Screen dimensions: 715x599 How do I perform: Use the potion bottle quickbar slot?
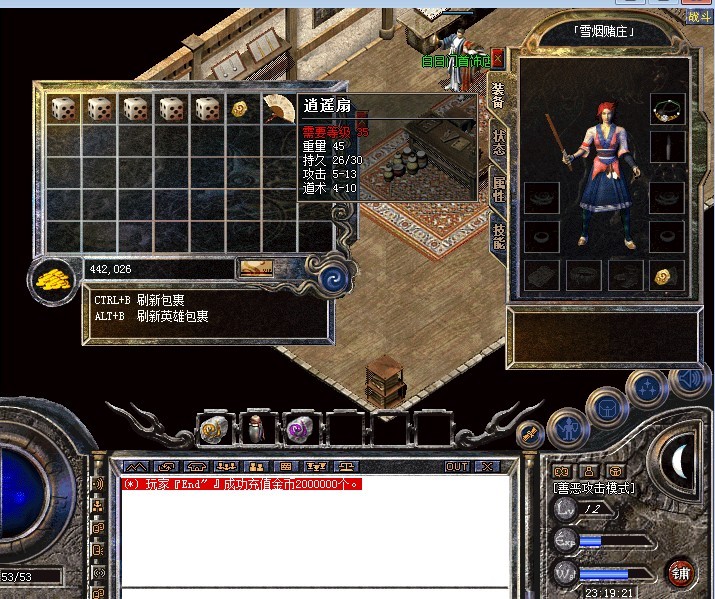click(258, 428)
